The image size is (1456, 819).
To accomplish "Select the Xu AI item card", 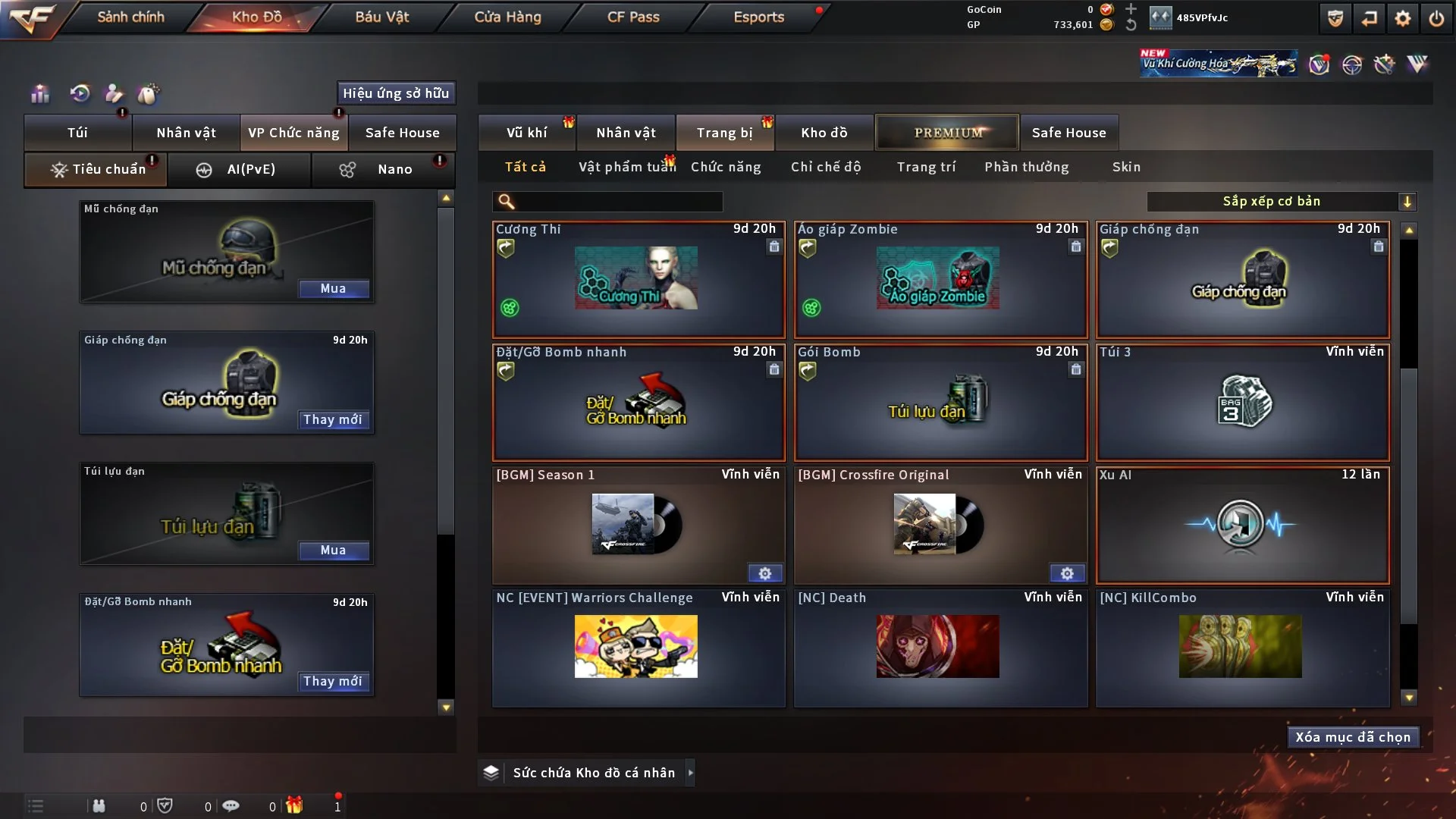I will pyautogui.click(x=1242, y=525).
